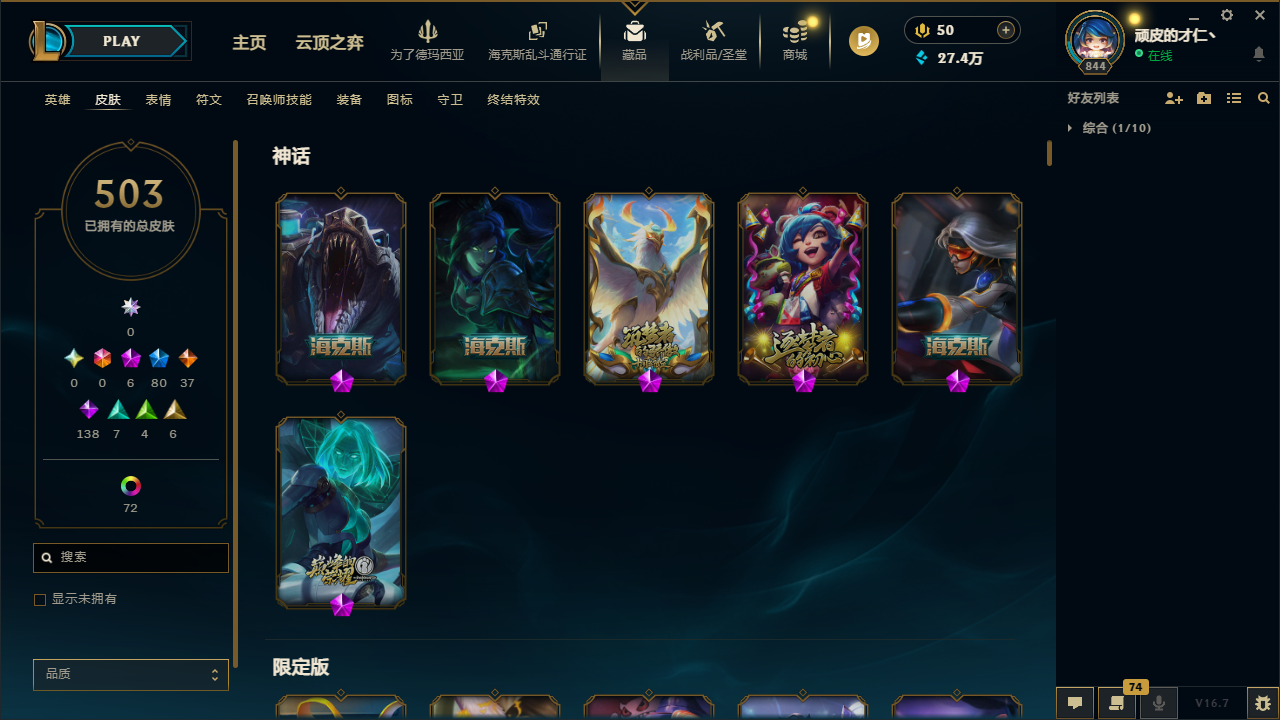Open the 战利品/圣堂 loot icon
This screenshot has height=720, width=1280.
[x=713, y=40]
